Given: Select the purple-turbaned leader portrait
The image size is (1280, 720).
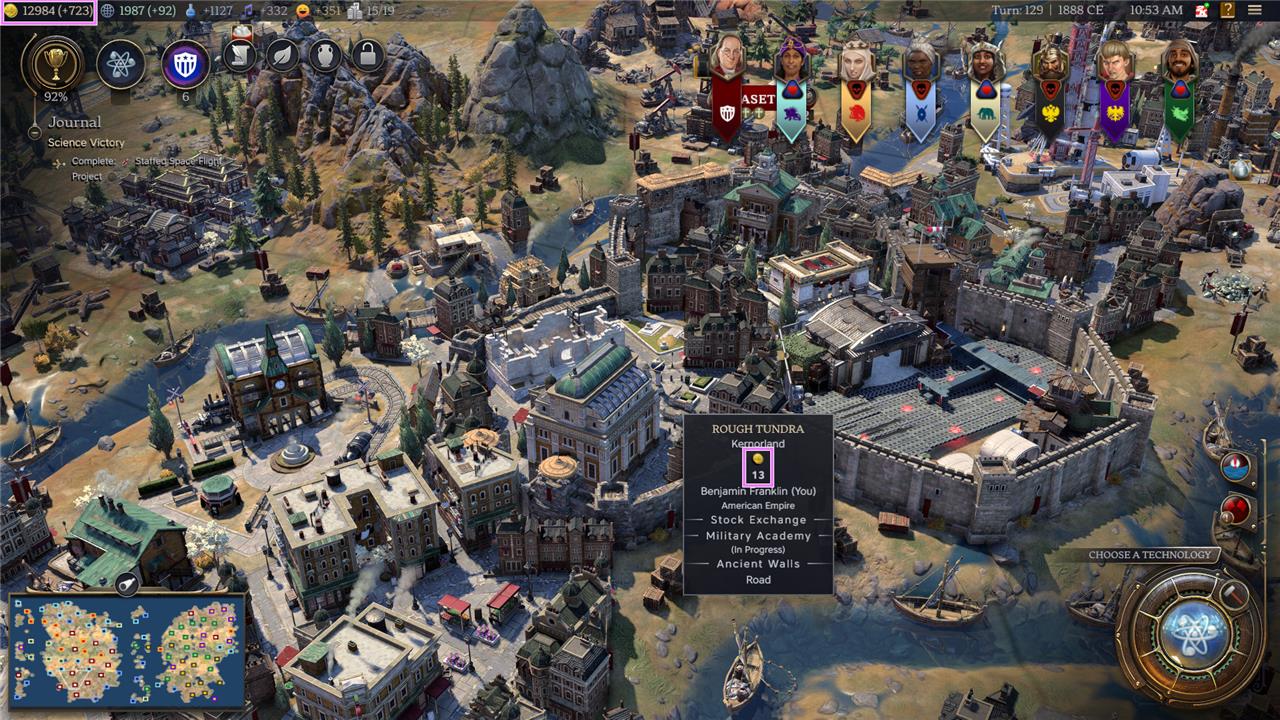Looking at the screenshot, I should (x=790, y=60).
